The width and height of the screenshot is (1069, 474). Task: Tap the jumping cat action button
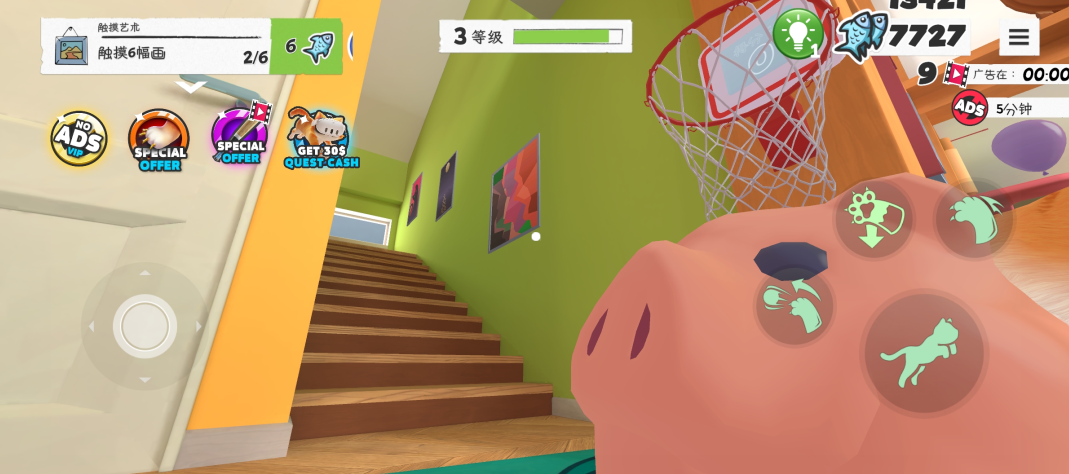point(923,353)
